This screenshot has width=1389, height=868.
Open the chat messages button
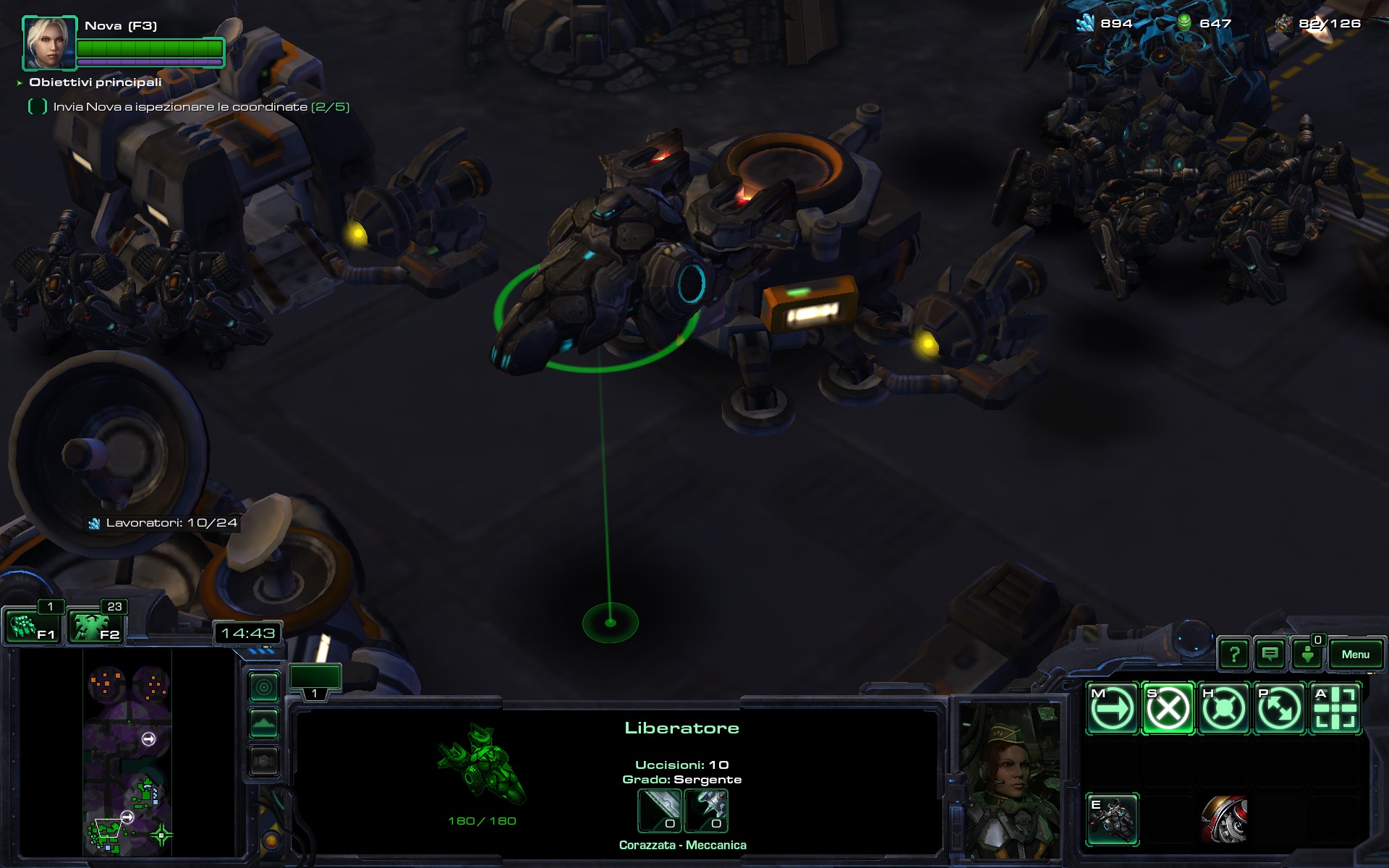[1270, 655]
